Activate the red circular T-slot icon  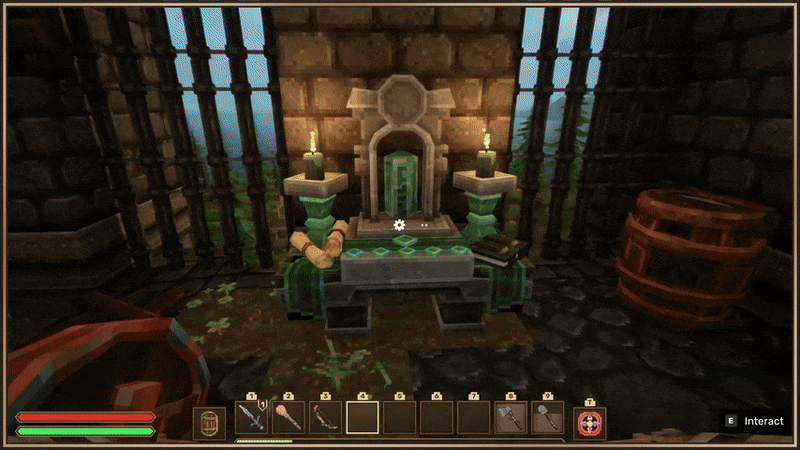point(590,422)
